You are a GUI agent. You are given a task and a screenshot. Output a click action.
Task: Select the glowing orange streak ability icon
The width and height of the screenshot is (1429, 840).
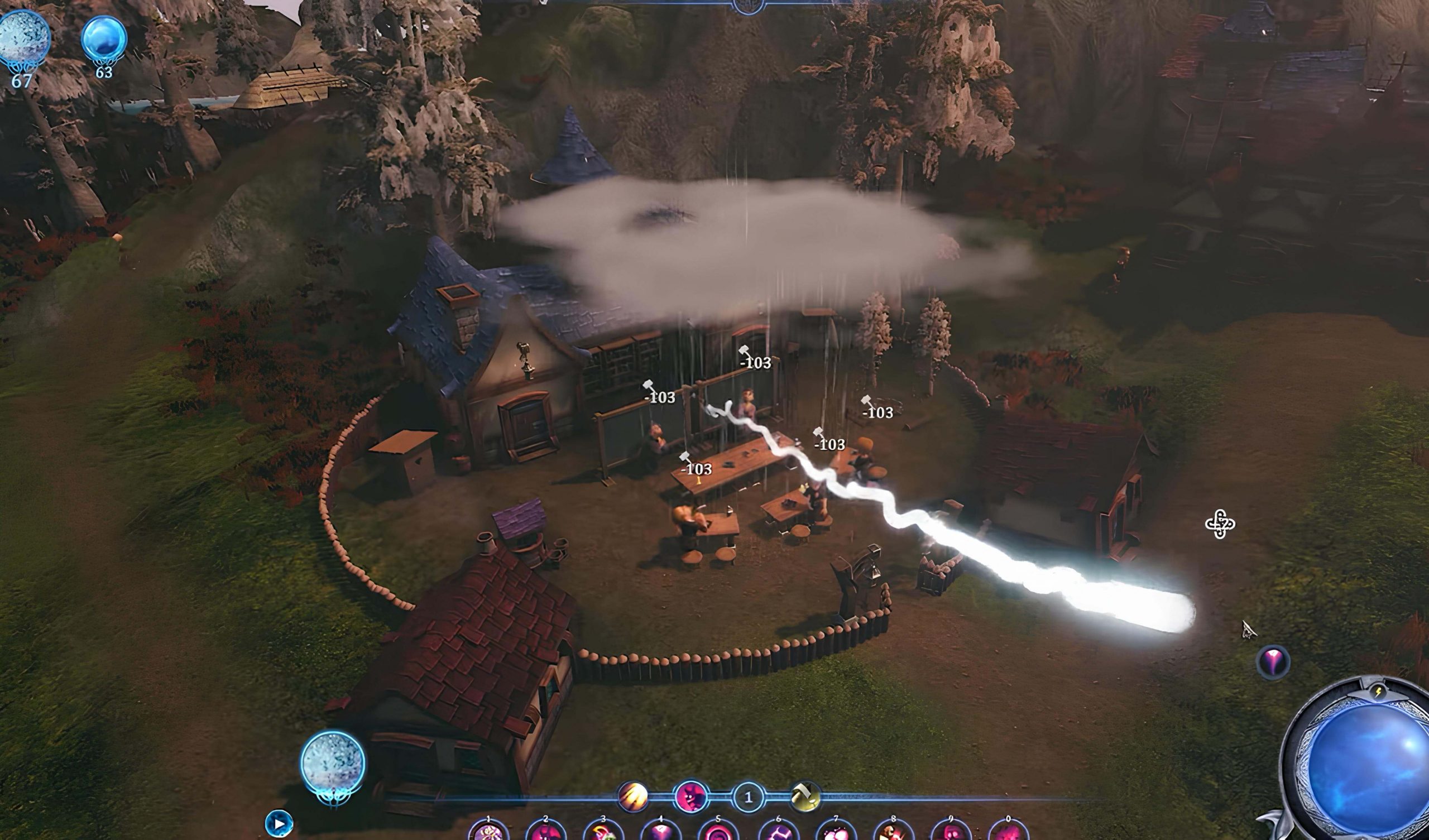click(x=633, y=796)
